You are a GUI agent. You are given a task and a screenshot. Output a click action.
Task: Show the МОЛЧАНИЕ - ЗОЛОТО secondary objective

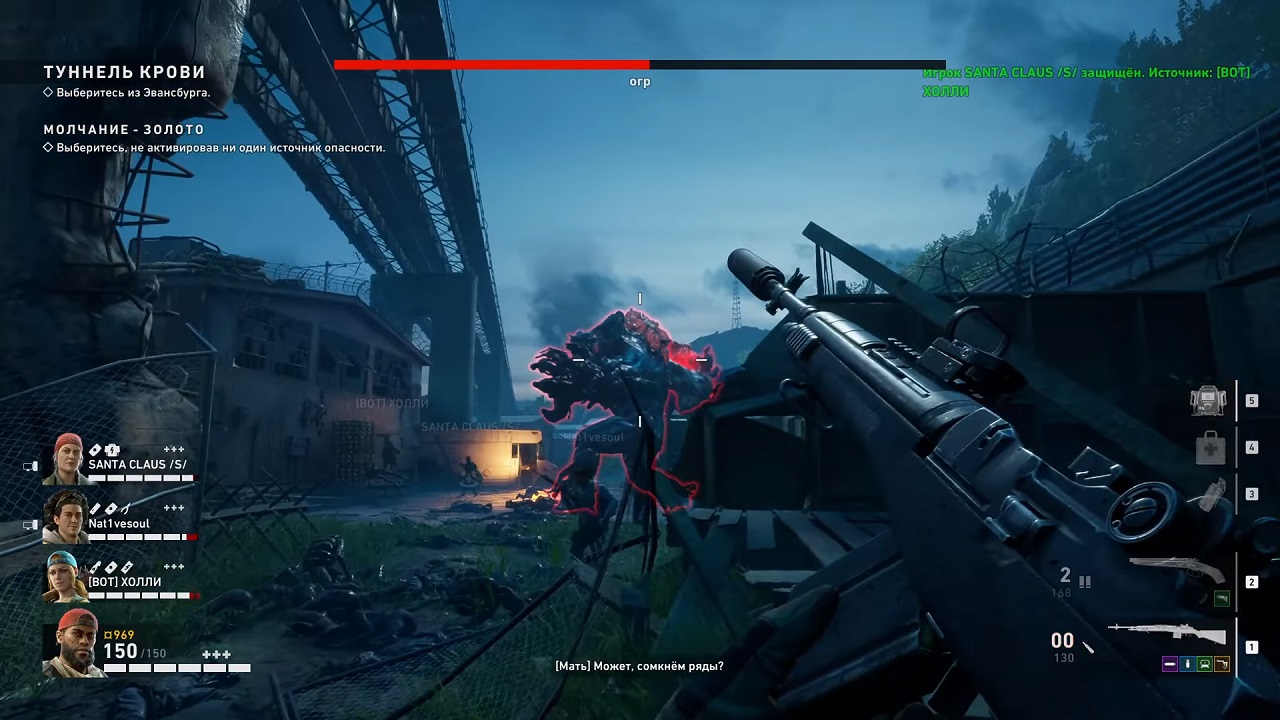coord(124,130)
